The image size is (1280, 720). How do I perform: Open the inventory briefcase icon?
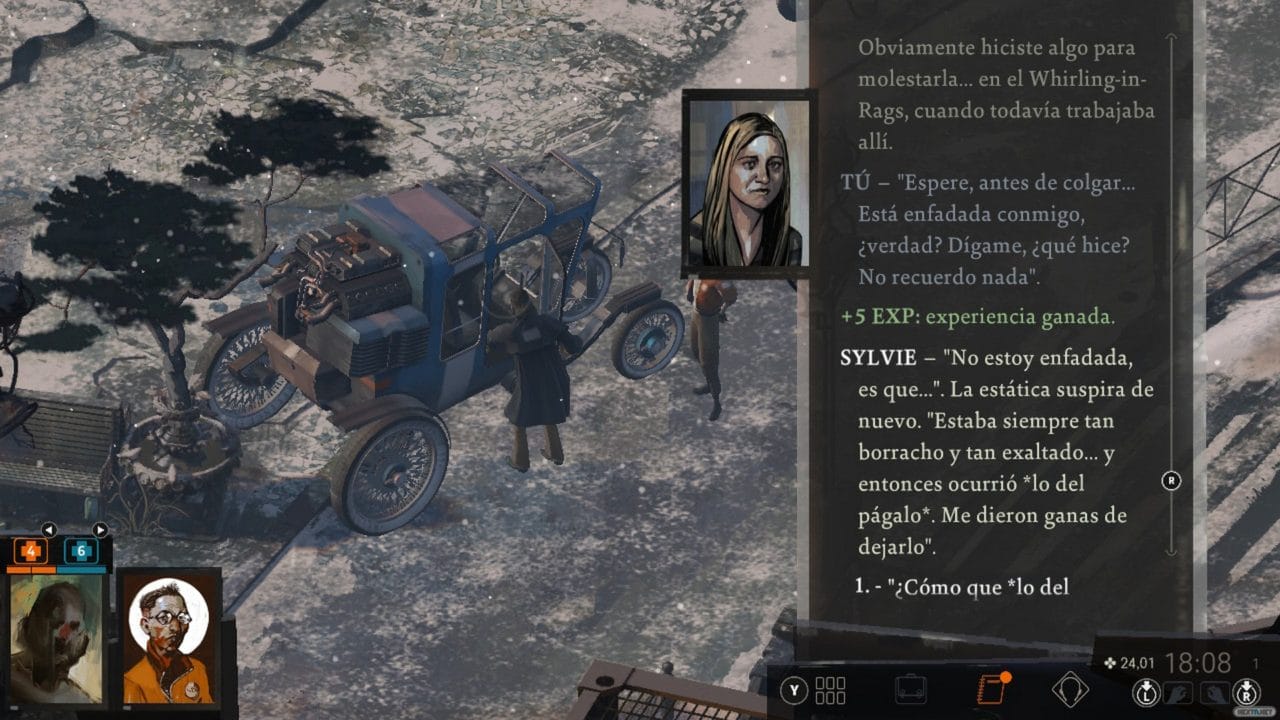[910, 690]
